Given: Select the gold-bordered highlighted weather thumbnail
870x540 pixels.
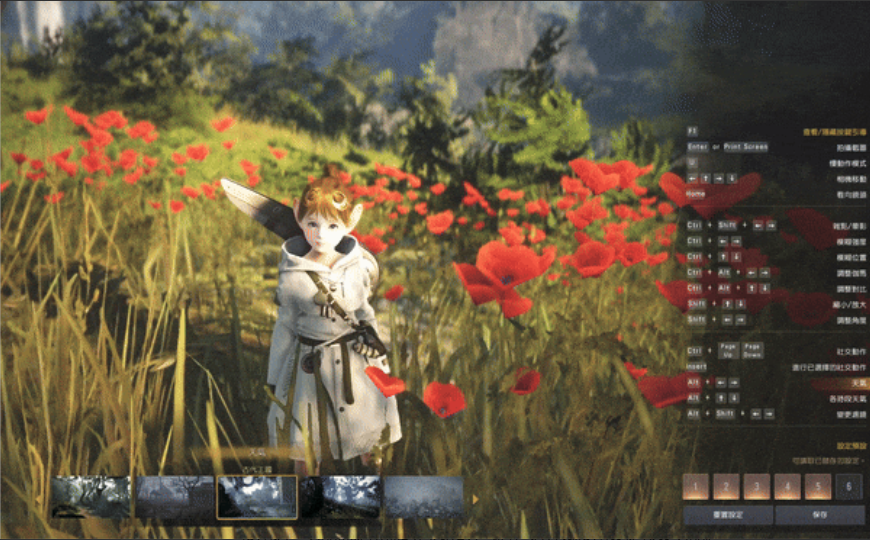Looking at the screenshot, I should [257, 497].
